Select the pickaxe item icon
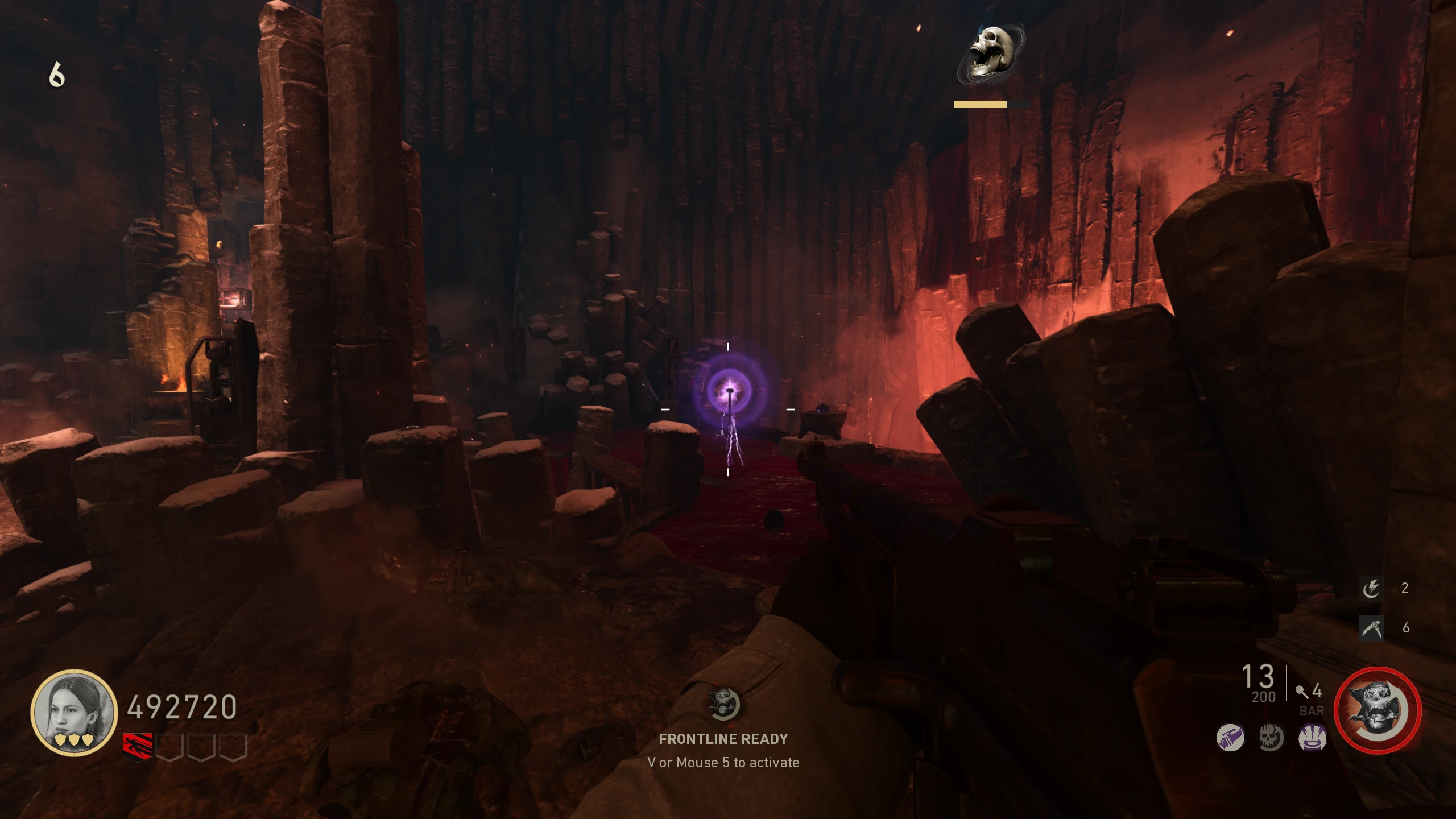1456x819 pixels. tap(1371, 628)
